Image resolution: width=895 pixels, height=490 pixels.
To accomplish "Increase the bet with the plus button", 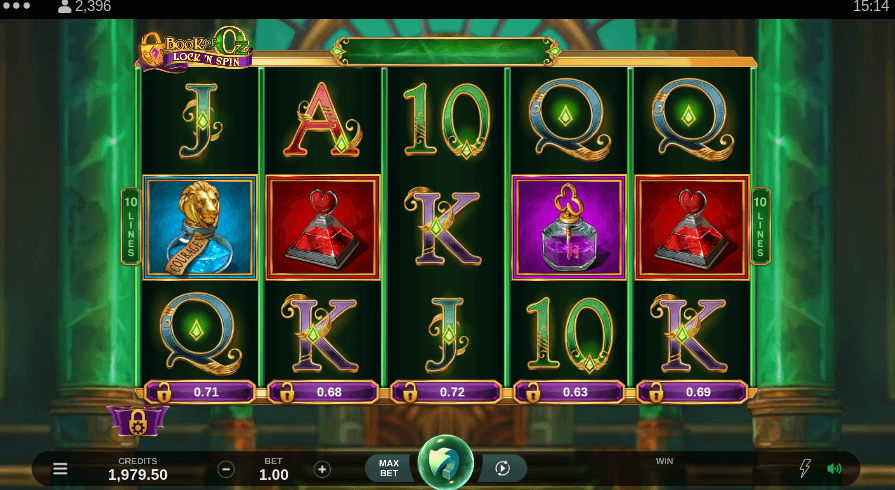I will (x=322, y=469).
